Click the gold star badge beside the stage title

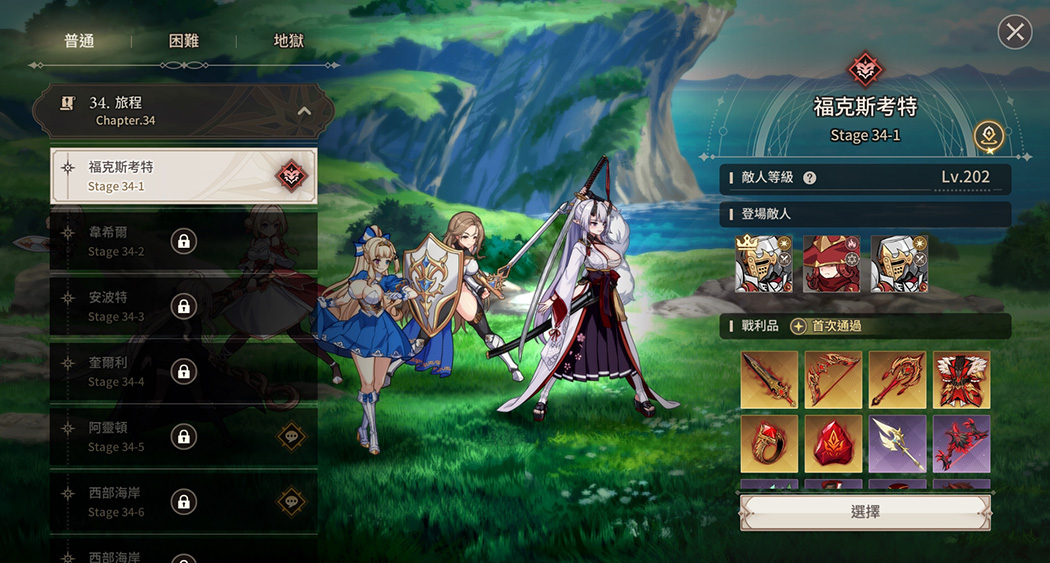pyautogui.click(x=990, y=137)
